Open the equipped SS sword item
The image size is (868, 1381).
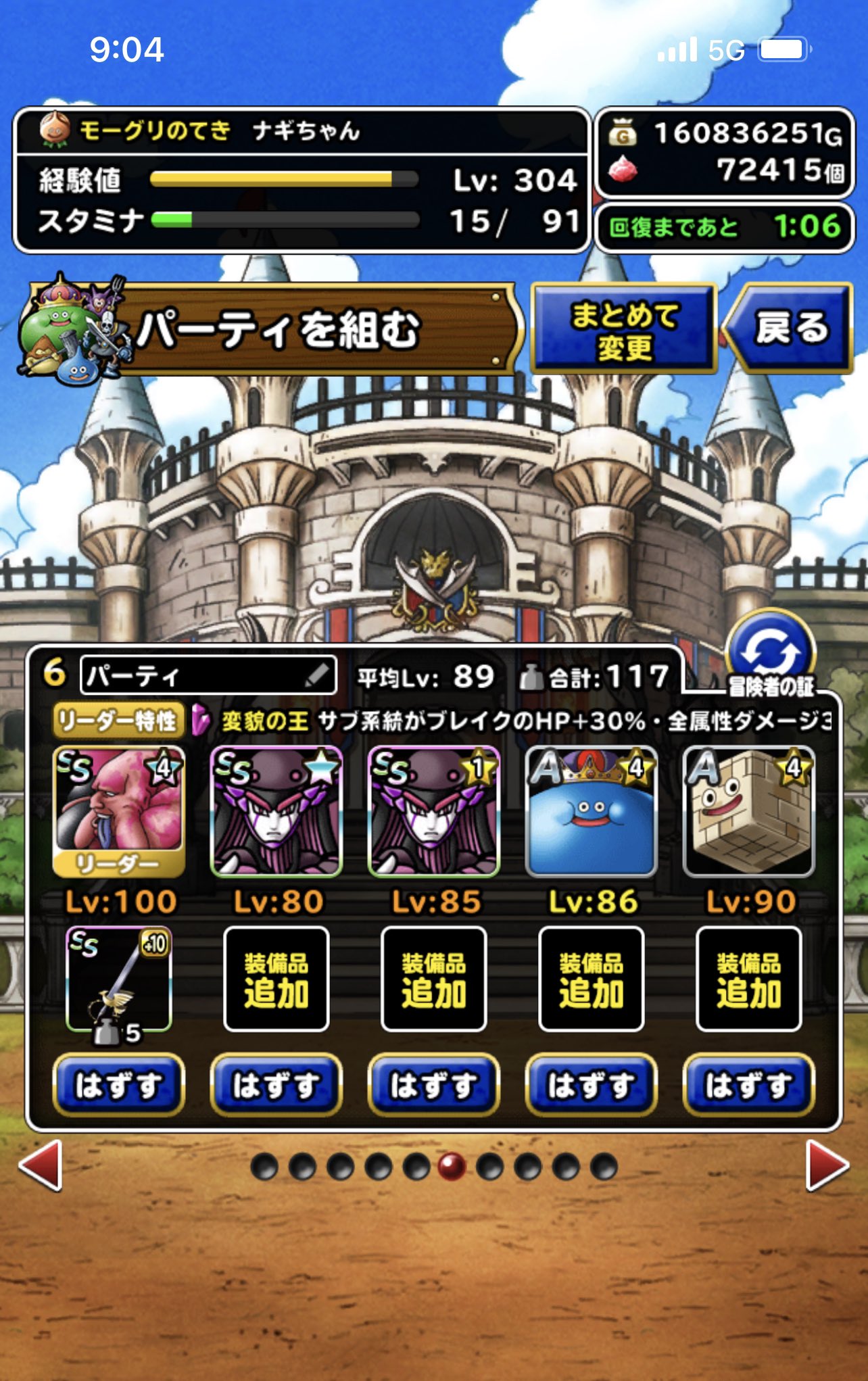point(116,988)
